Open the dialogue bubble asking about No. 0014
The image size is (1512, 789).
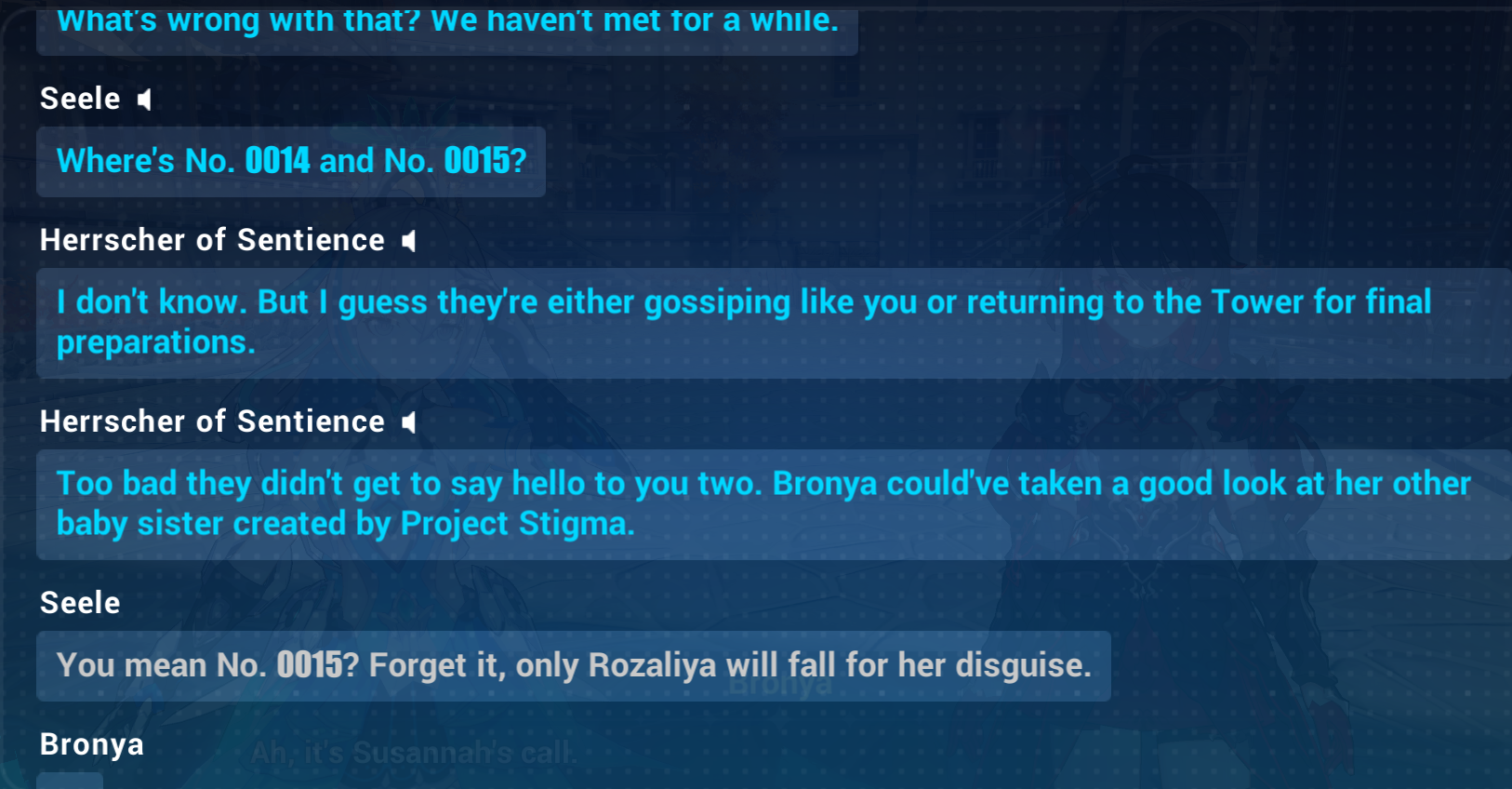tap(291, 162)
